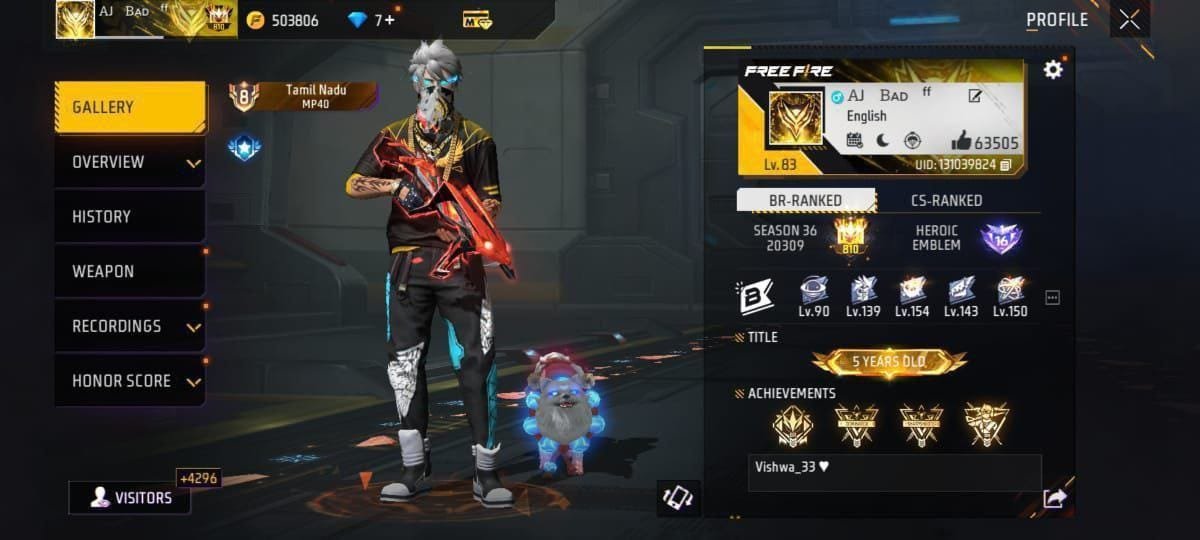Rotate the screen orientation icon
This screenshot has height=540, width=1200.
[679, 498]
